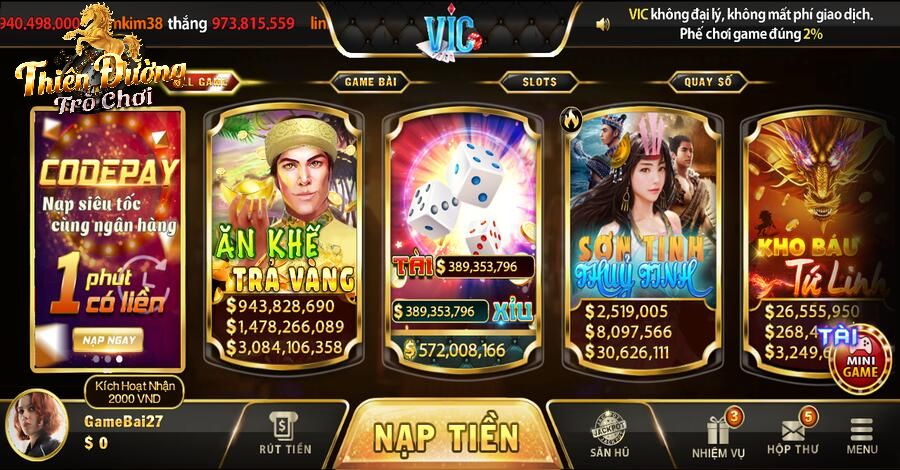Viewport: 900px width, 470px height.
Task: Click the VIC logo at top center
Action: pos(451,33)
